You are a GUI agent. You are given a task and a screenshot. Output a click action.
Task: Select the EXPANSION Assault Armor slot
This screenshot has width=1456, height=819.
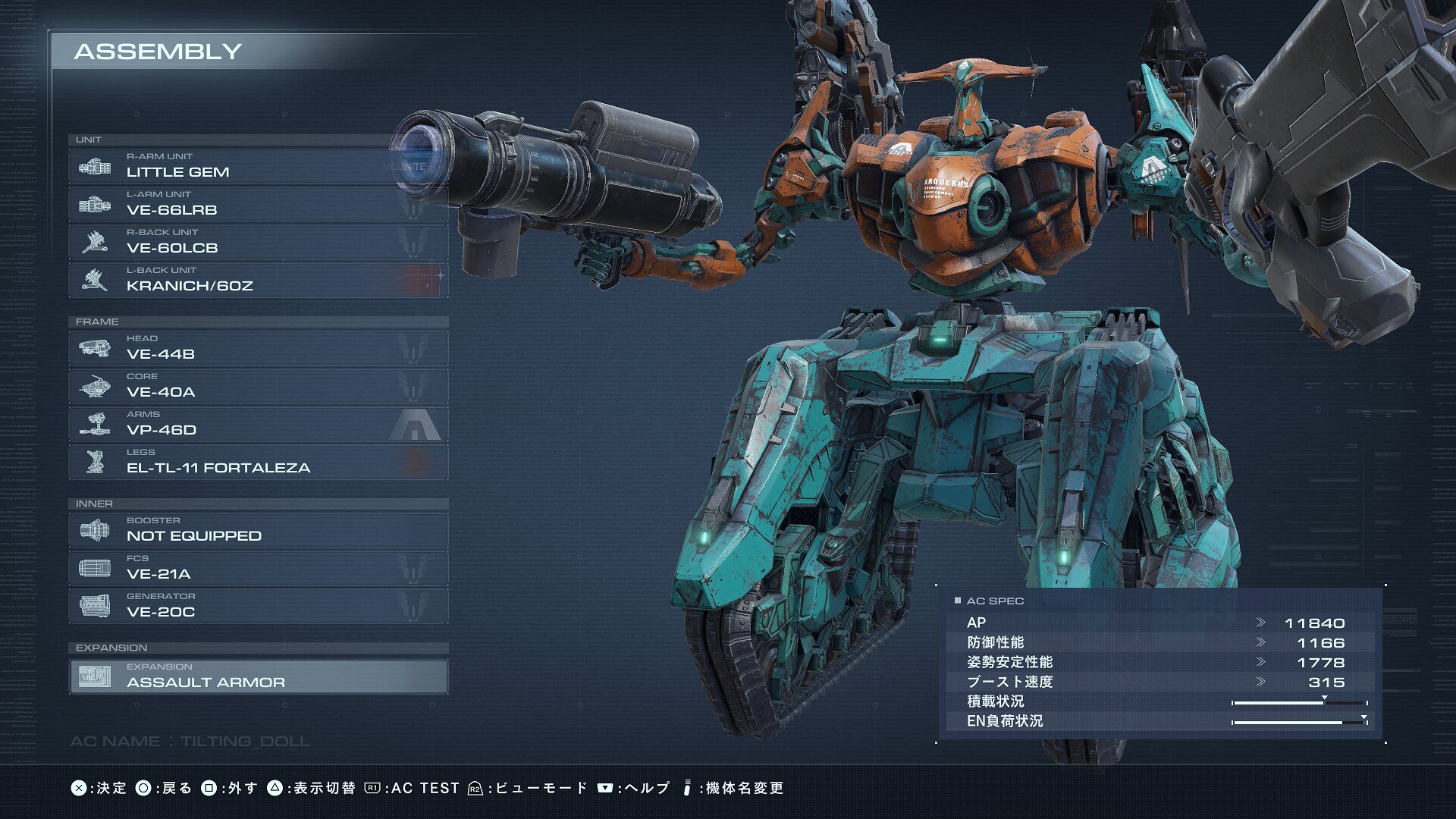258,676
